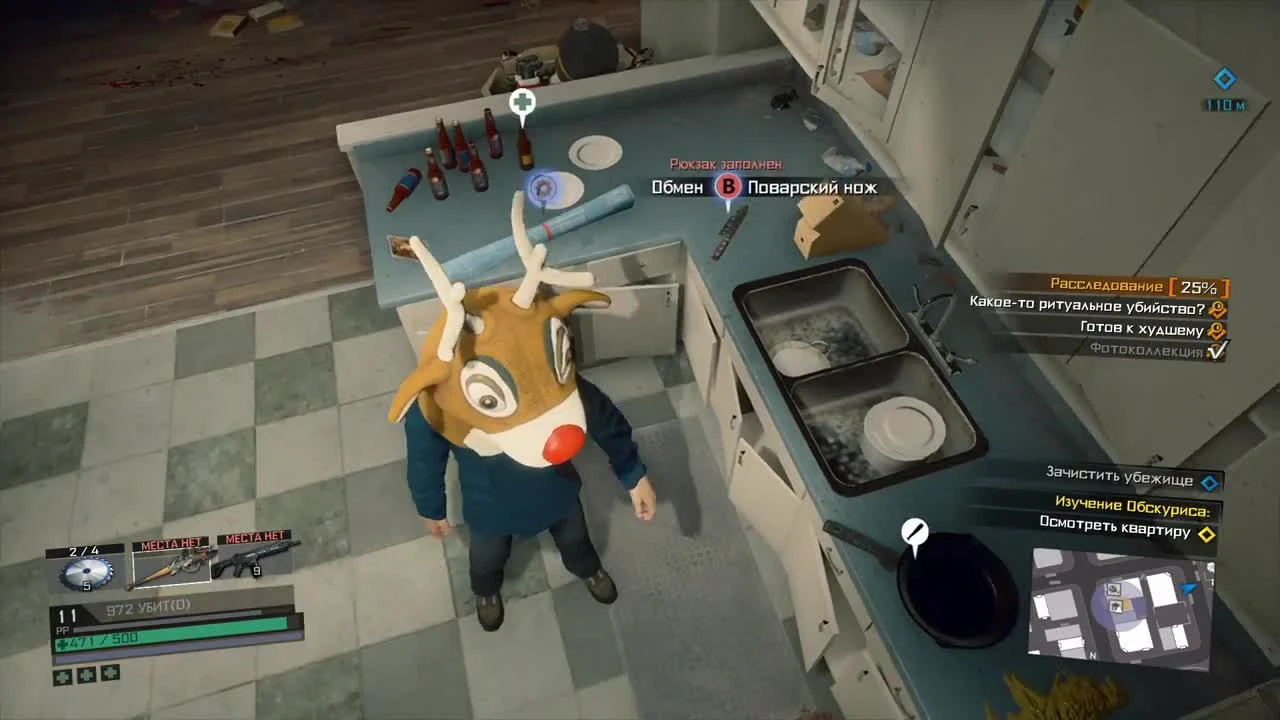Click the magnifier icon next to 'Готов к худшему'
The width and height of the screenshot is (1280, 720).
[1216, 328]
